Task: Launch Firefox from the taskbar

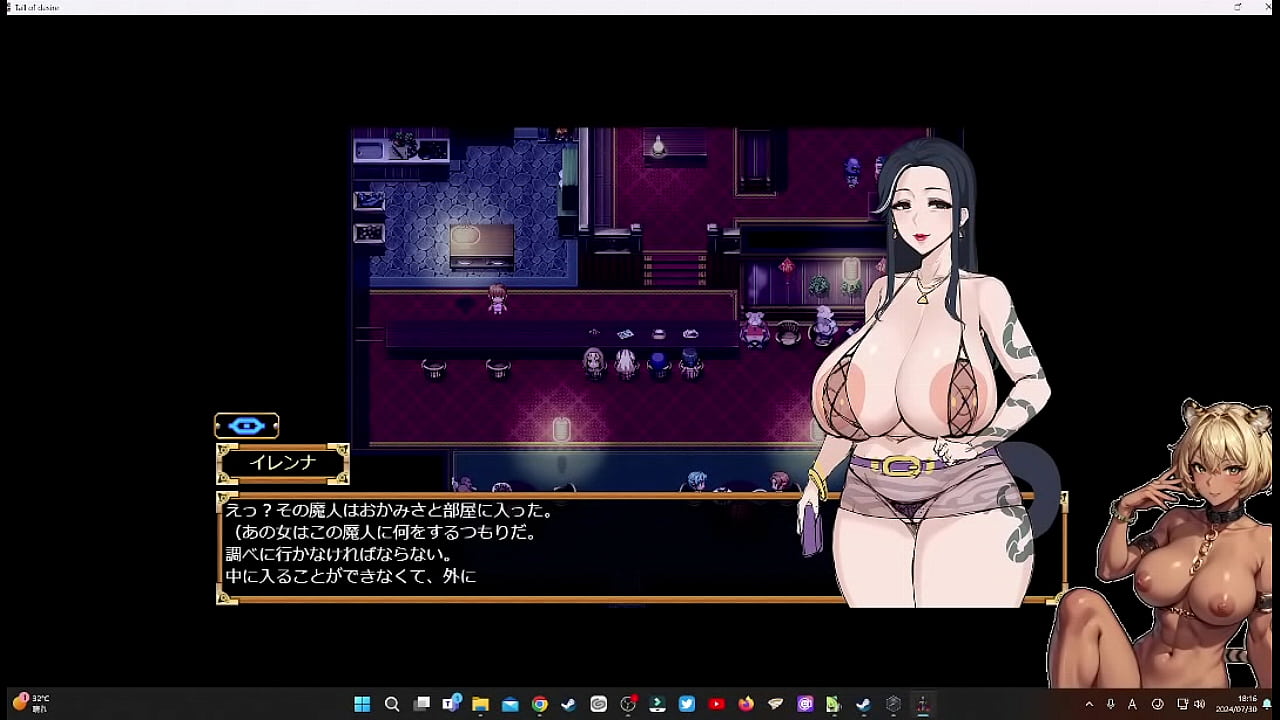Action: point(745,705)
